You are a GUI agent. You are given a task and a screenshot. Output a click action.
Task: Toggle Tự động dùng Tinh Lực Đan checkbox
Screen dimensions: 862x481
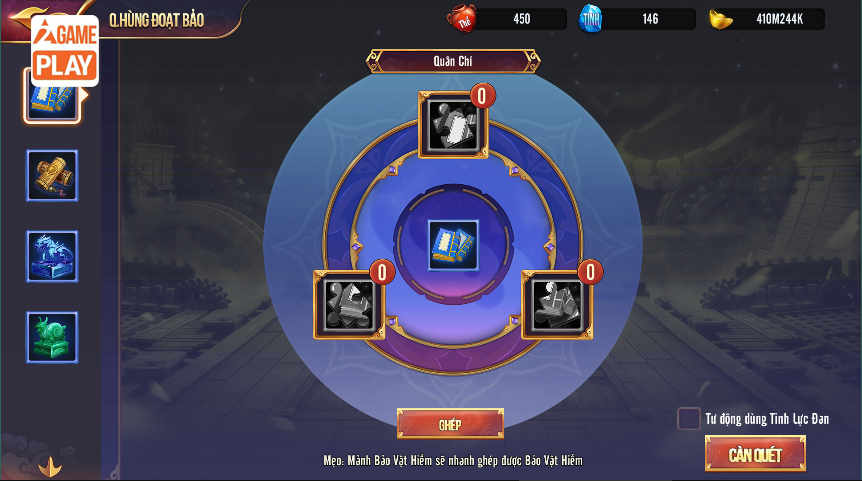[x=688, y=419]
